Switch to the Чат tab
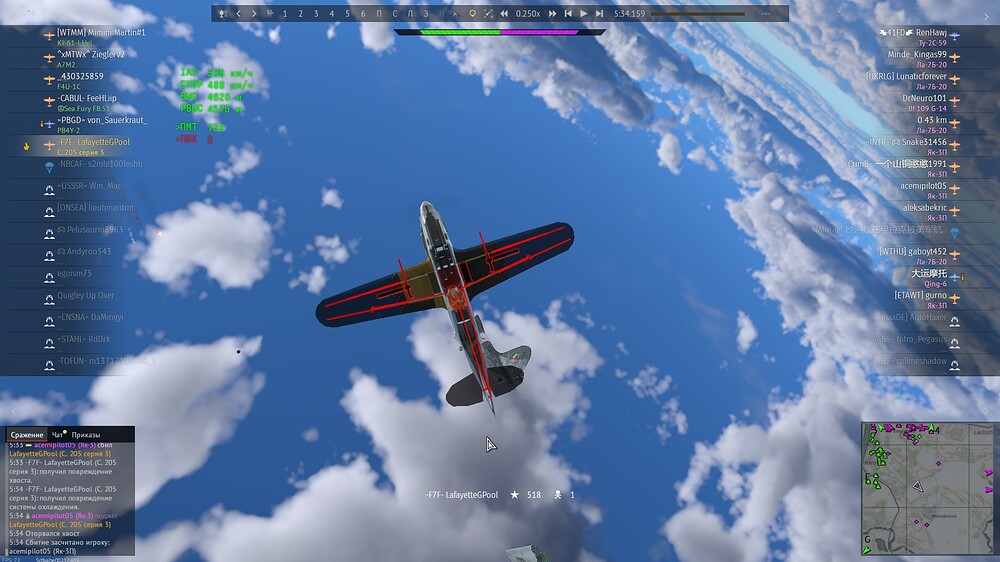The image size is (1000, 562). pos(58,435)
